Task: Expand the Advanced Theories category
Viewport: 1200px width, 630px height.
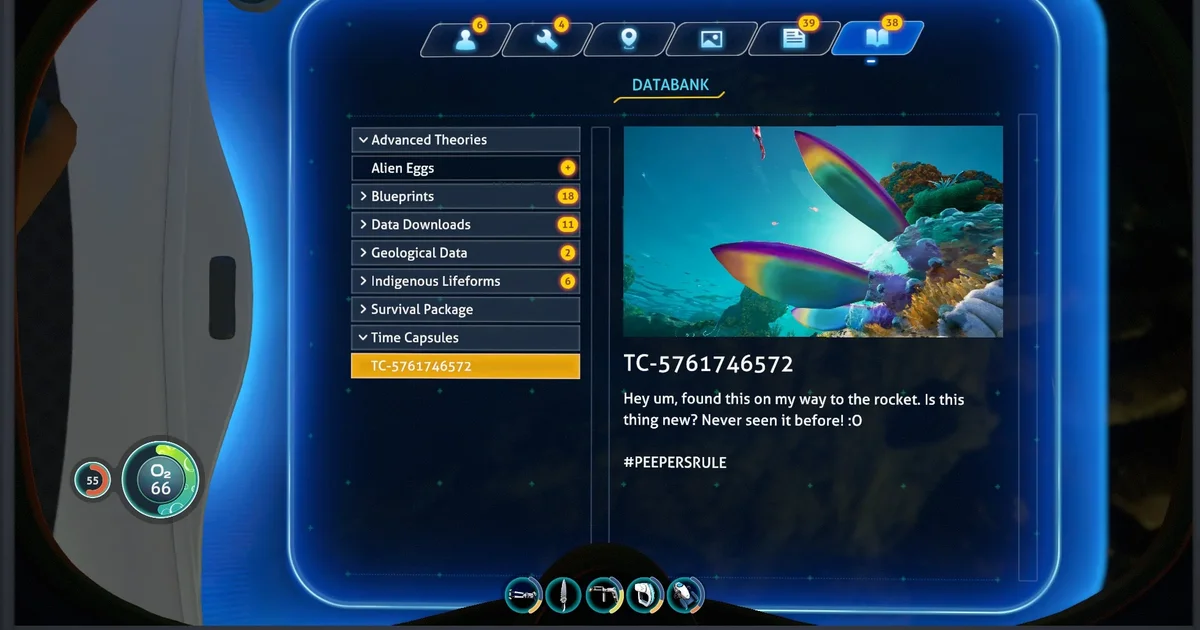Action: 465,140
